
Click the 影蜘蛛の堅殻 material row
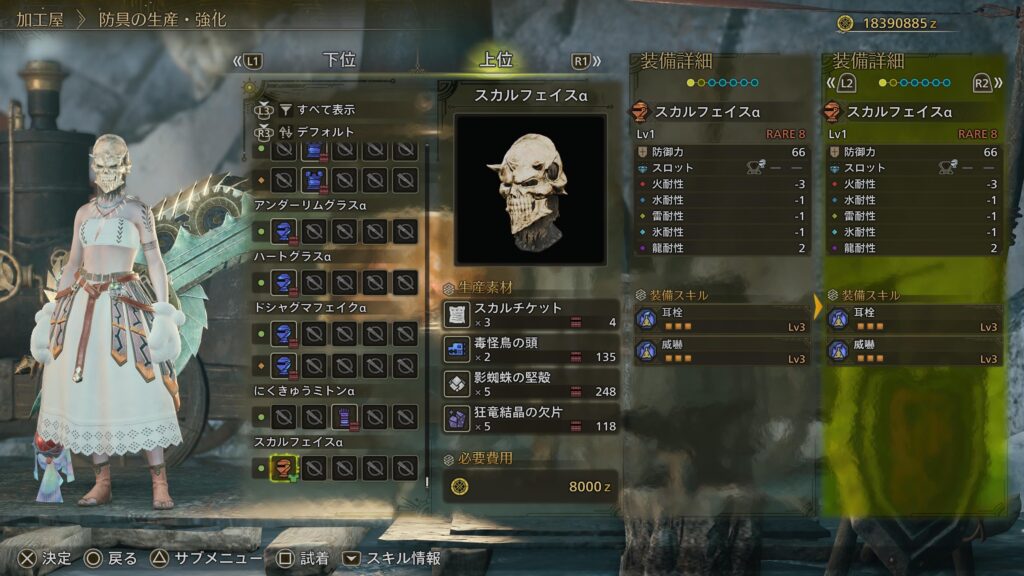click(530, 384)
